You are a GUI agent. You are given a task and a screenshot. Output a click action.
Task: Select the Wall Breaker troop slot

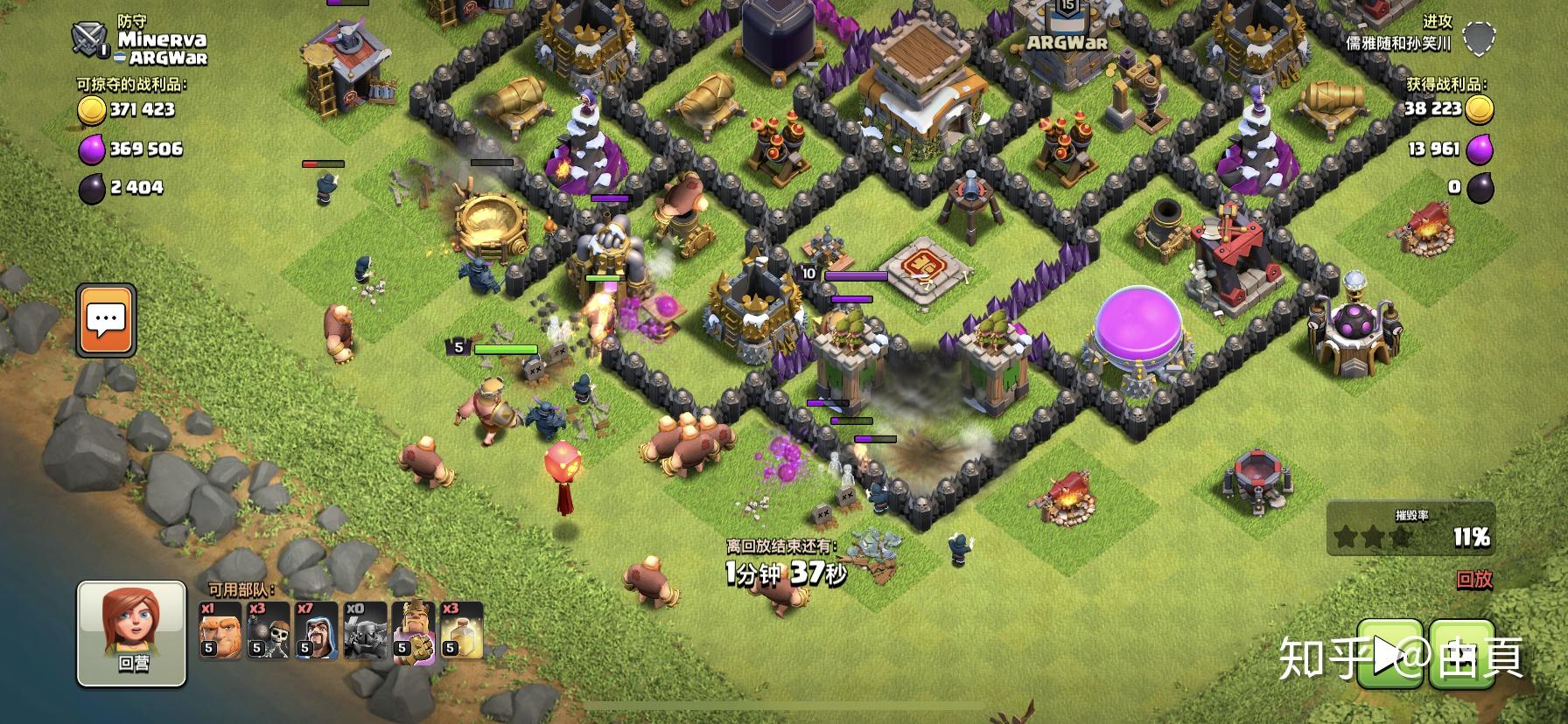pyautogui.click(x=268, y=630)
